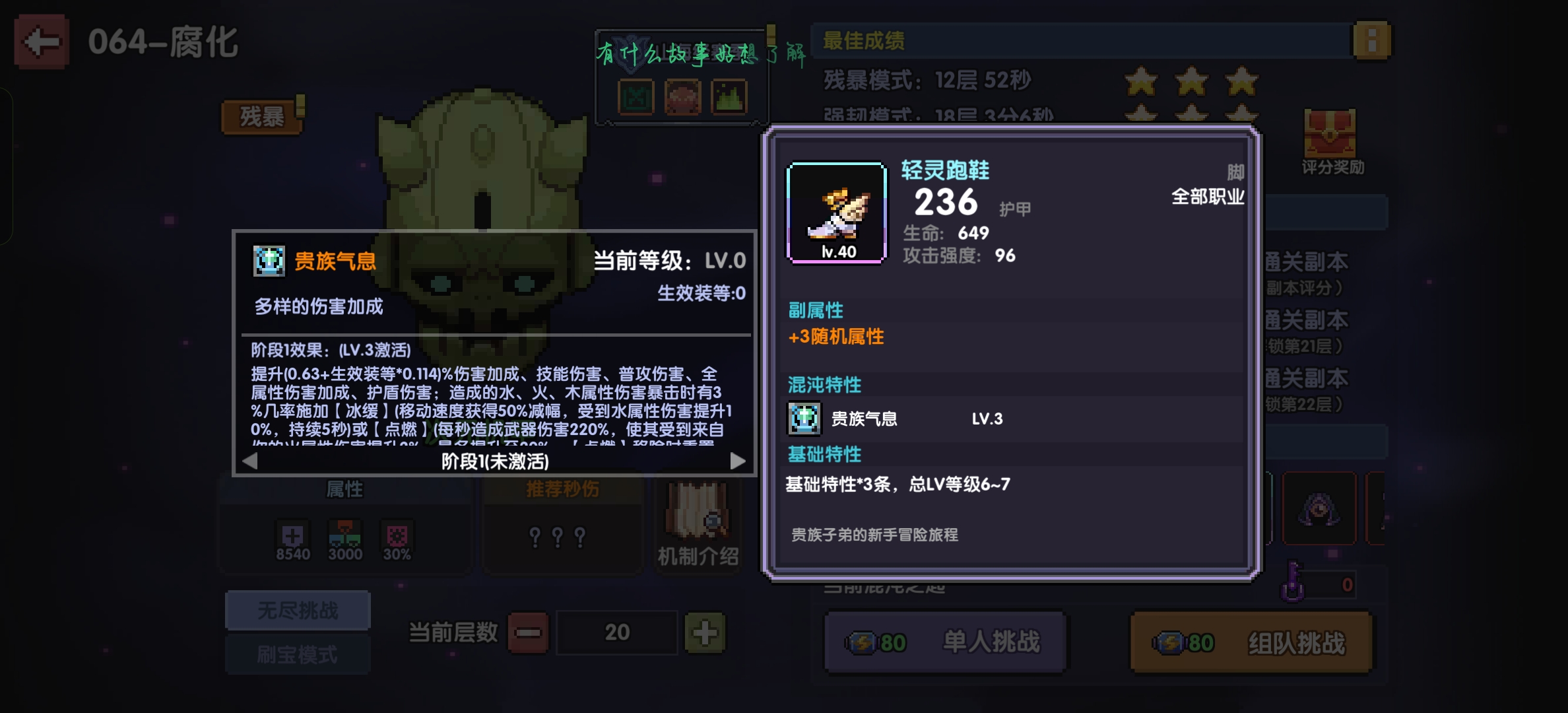This screenshot has width=1568, height=713.
Task: Switch to the 残暴 difficulty tab
Action: tap(262, 116)
